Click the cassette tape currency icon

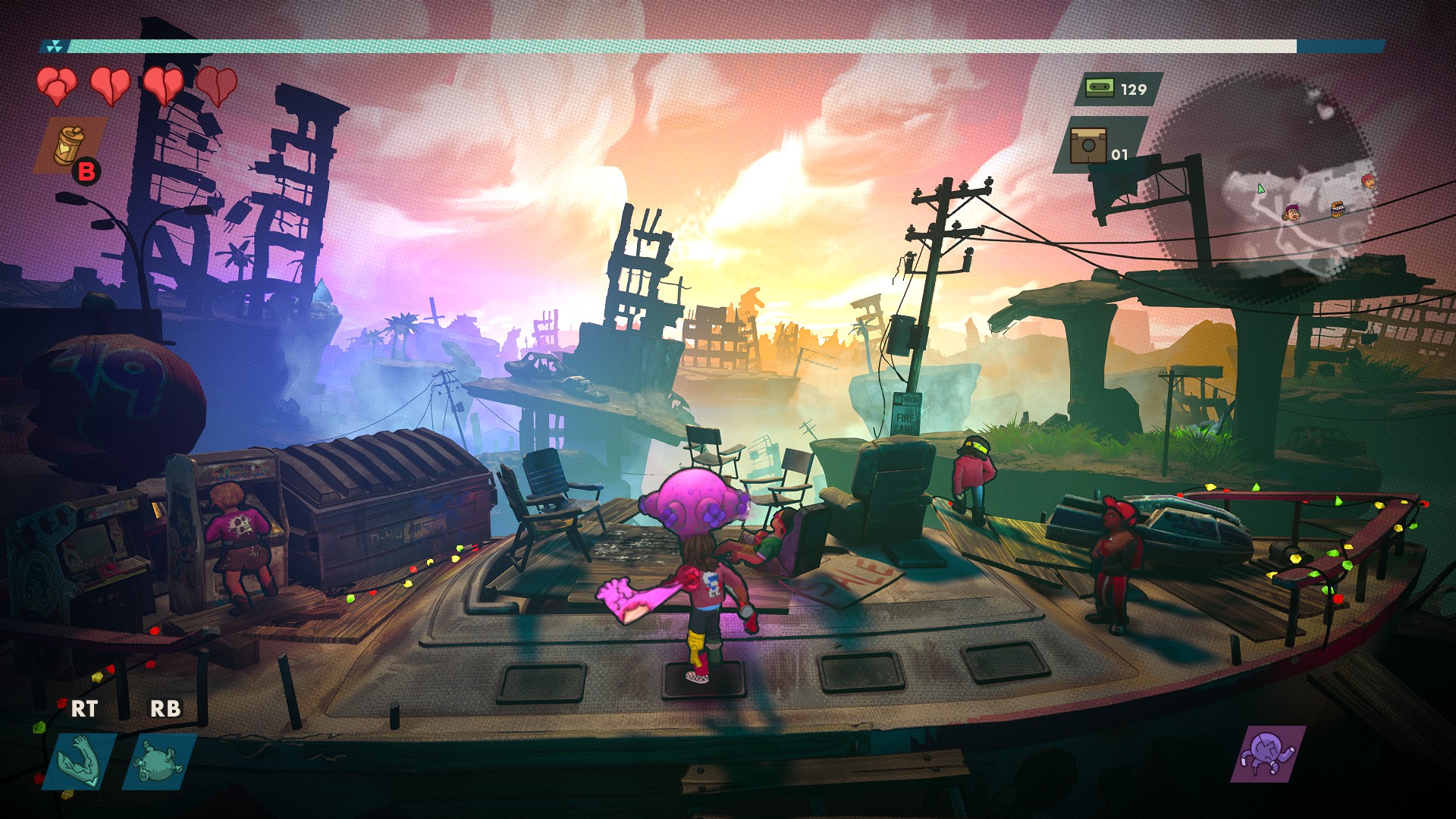(1099, 88)
